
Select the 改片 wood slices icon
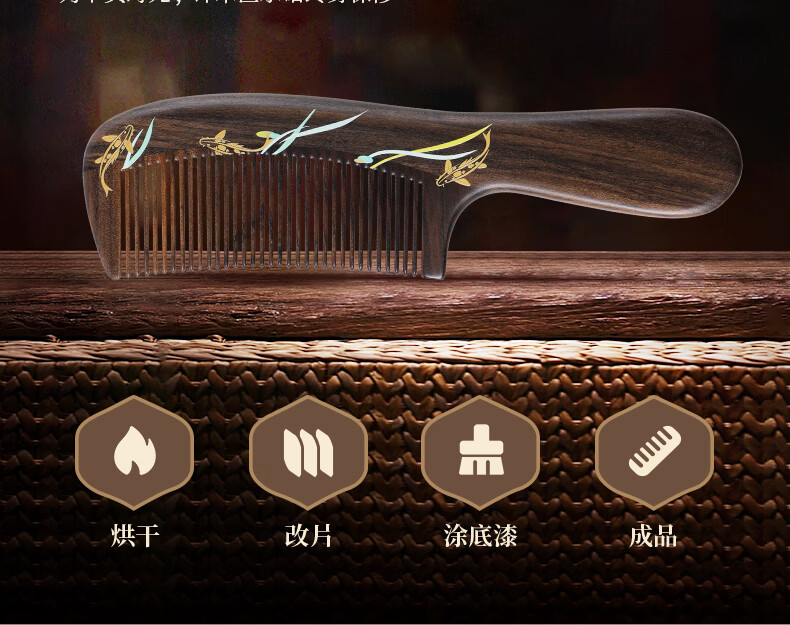308,452
